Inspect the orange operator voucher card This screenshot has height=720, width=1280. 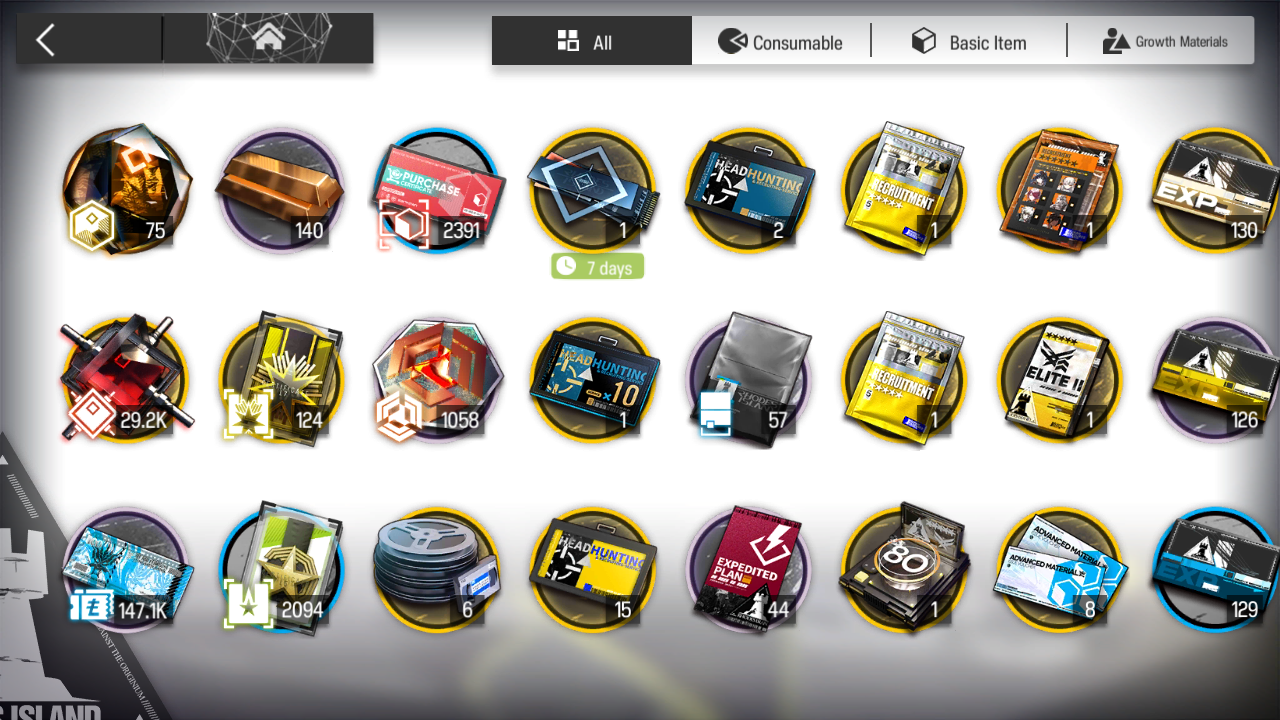pyautogui.click(x=1060, y=190)
